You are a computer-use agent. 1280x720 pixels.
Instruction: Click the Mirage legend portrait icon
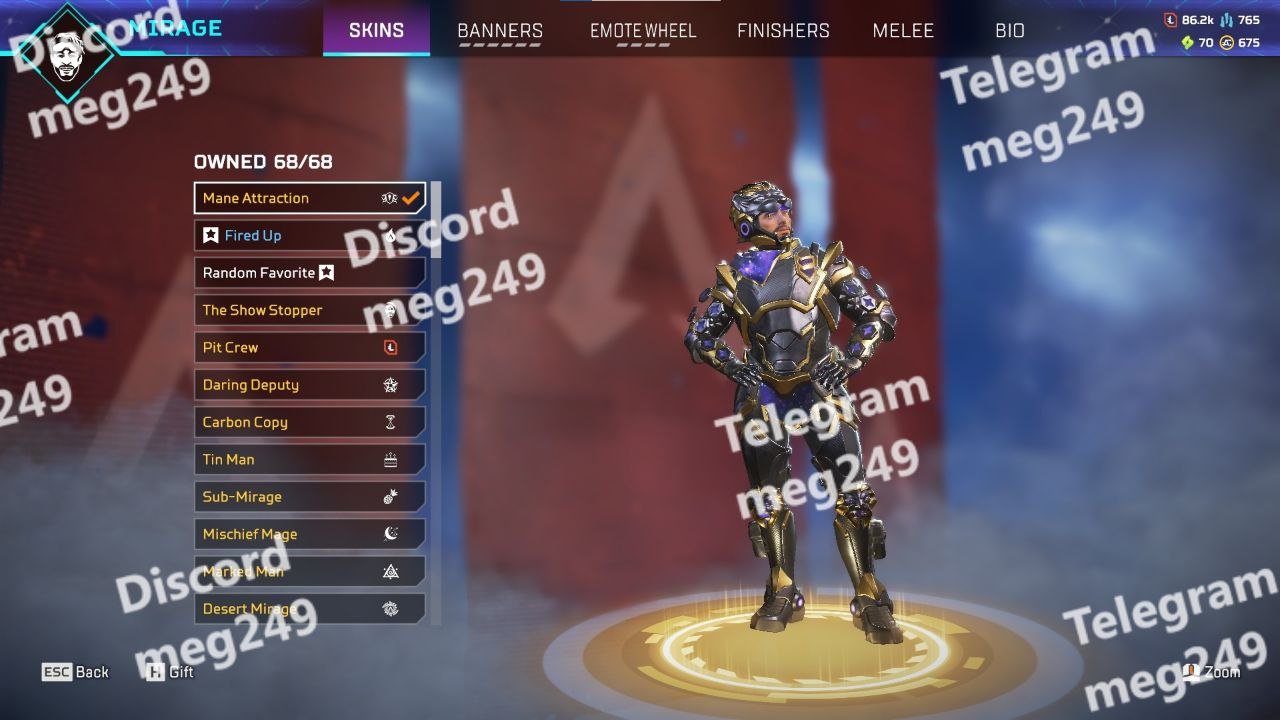click(68, 48)
